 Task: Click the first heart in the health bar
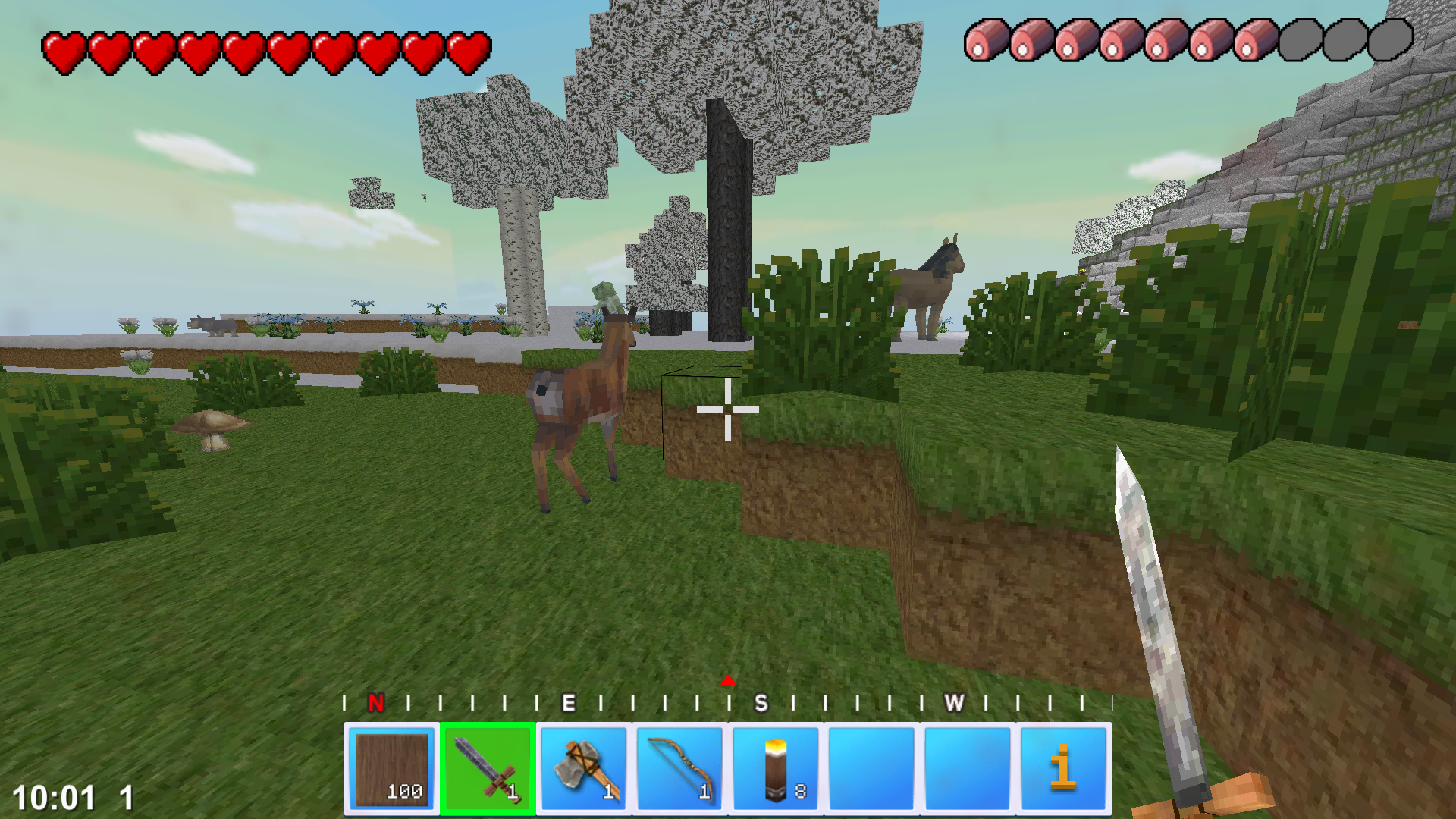tap(65, 49)
